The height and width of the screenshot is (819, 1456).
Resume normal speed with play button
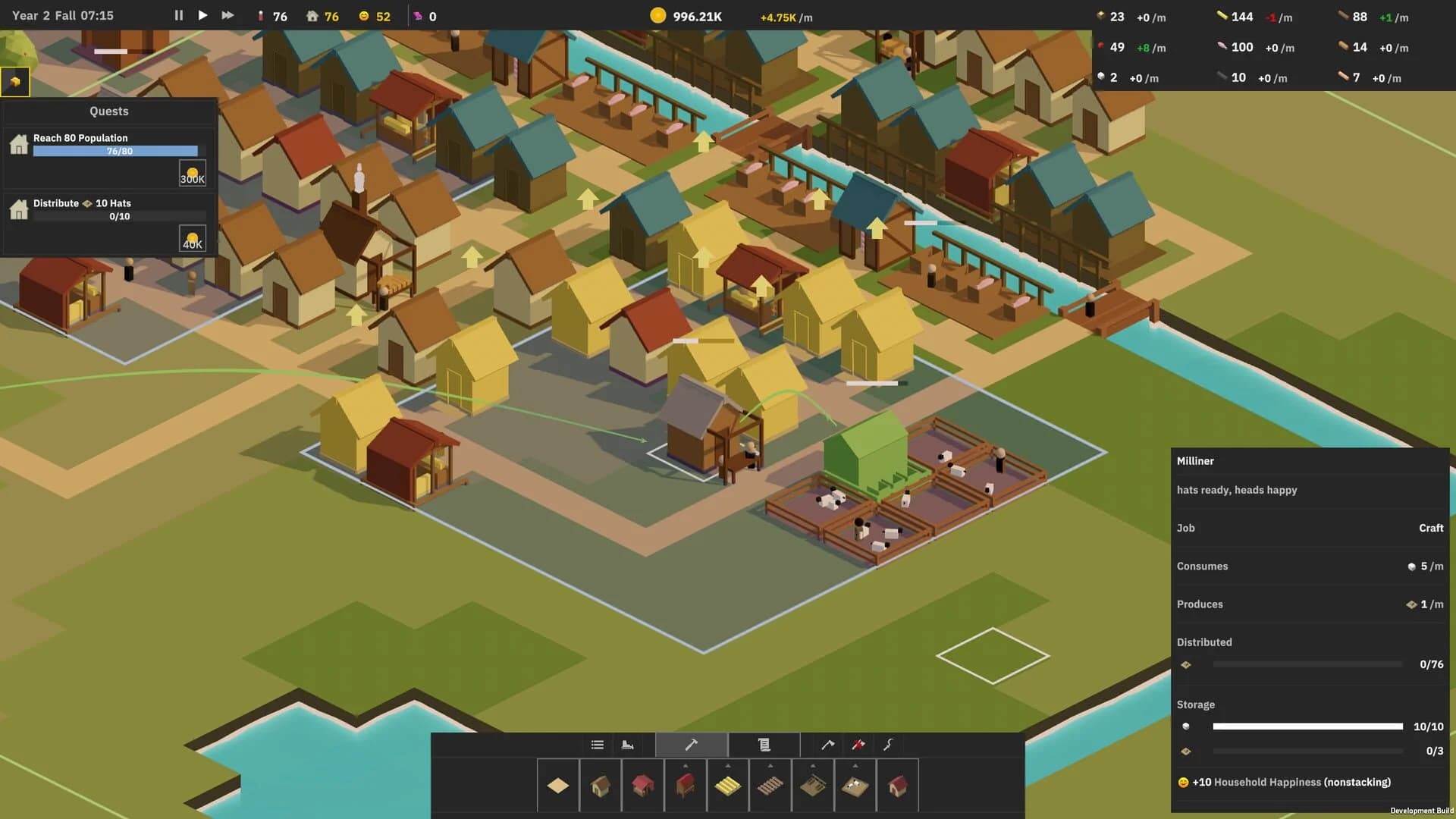click(x=202, y=15)
